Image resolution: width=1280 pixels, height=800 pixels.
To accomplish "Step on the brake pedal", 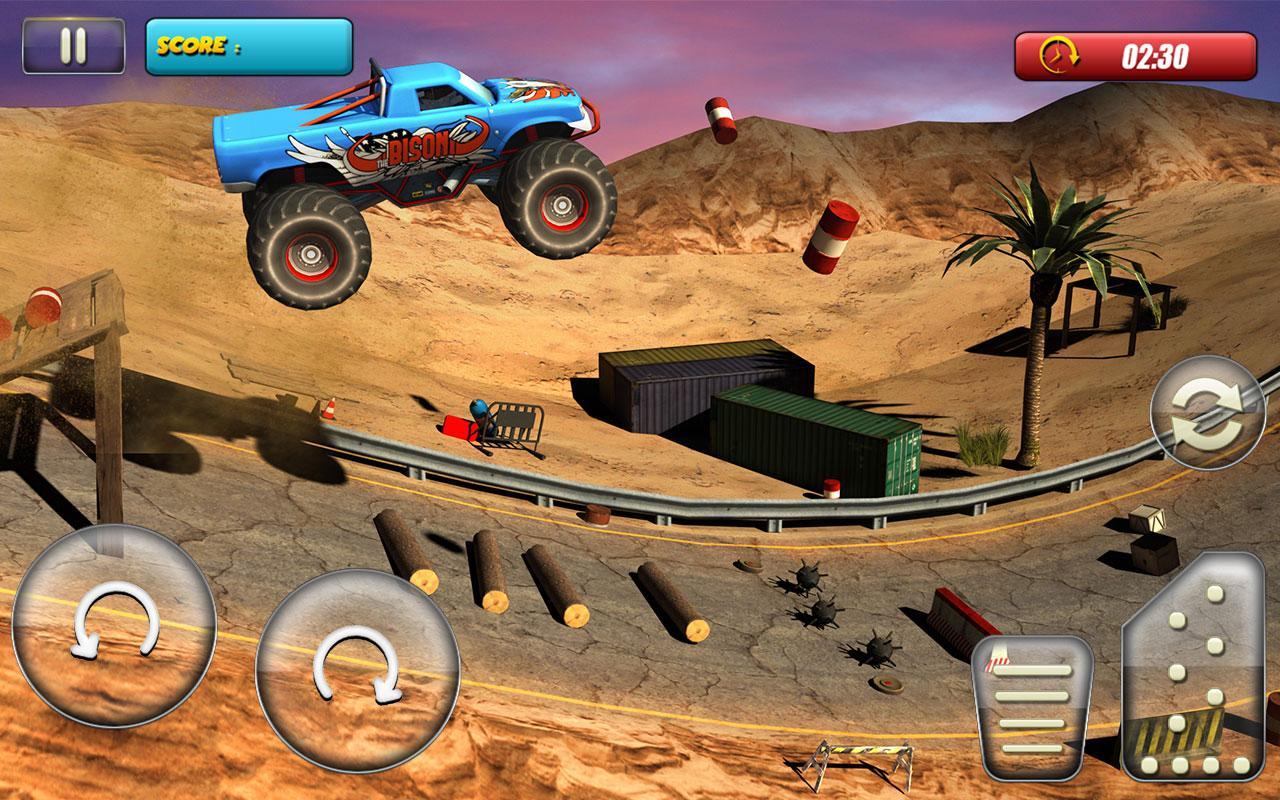I will 1034,707.
